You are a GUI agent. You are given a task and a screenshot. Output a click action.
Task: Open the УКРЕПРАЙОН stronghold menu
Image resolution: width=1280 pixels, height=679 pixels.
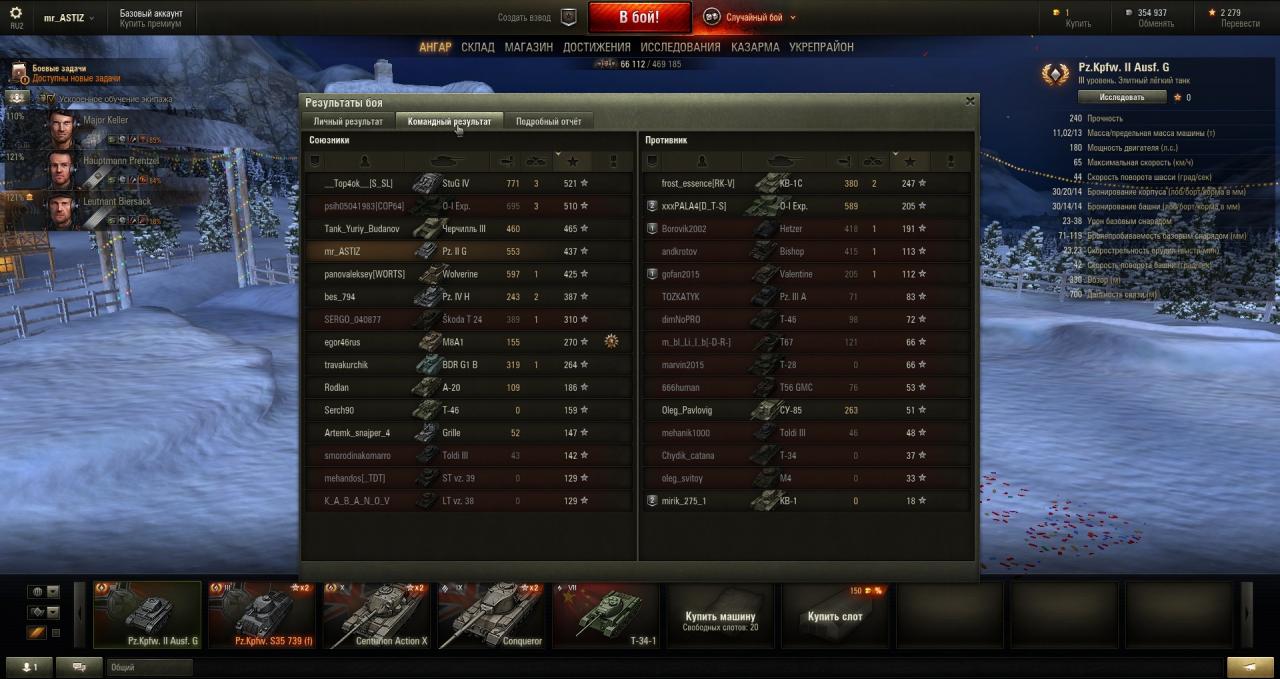pos(821,47)
